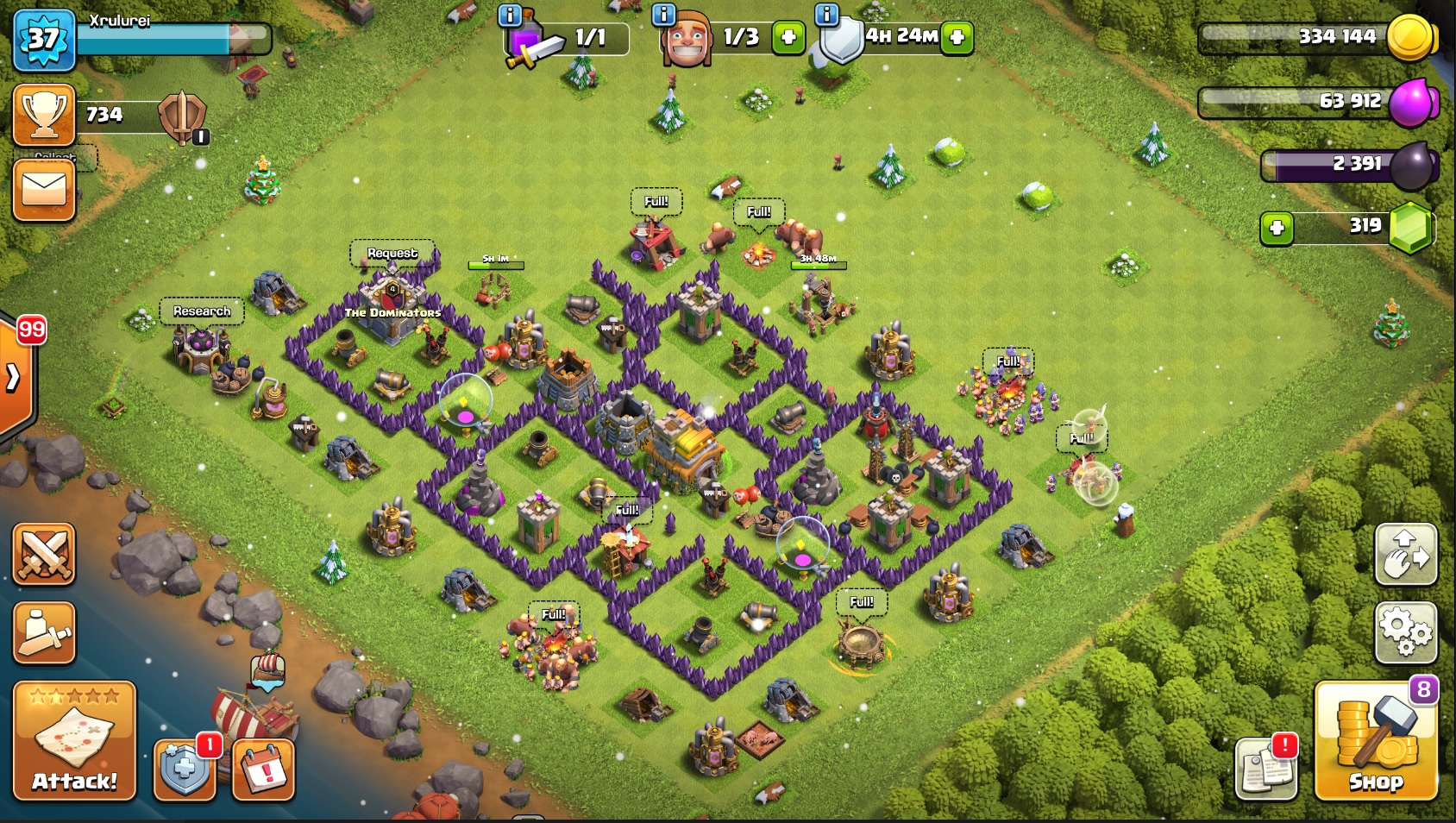Open the crossed swords army button

pyautogui.click(x=44, y=554)
